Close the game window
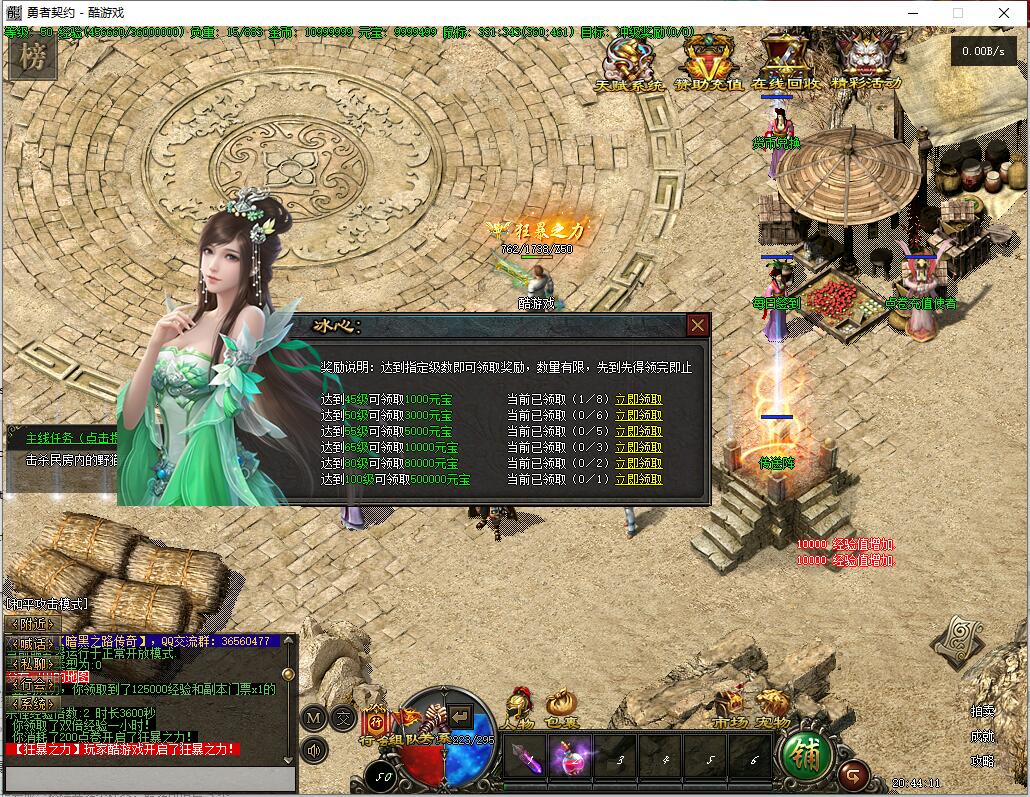Viewport: 1030px width, 797px height. click(x=1004, y=13)
